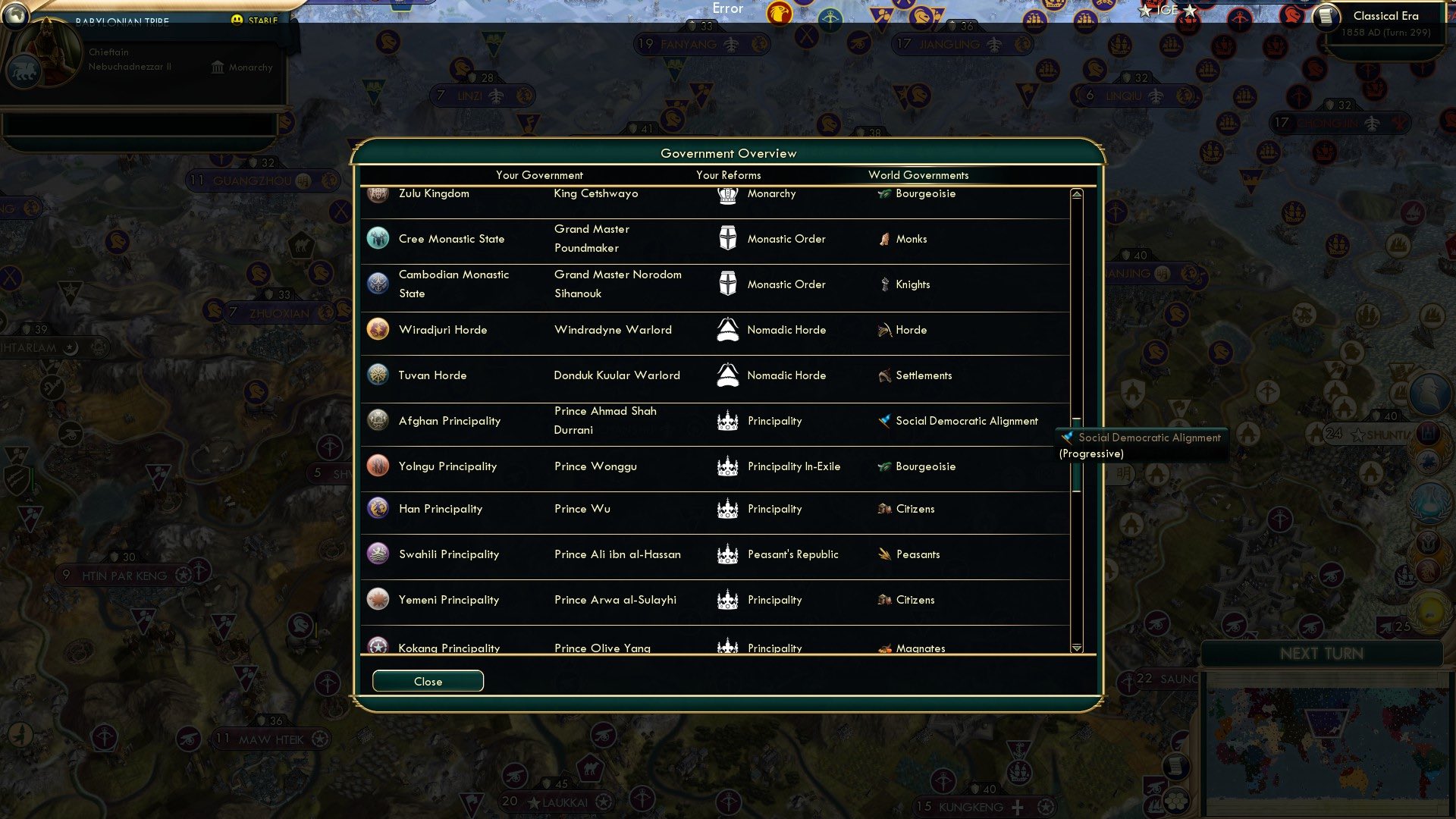Switch to the Your Reforms tab
This screenshot has height=819, width=1456.
pyautogui.click(x=728, y=175)
